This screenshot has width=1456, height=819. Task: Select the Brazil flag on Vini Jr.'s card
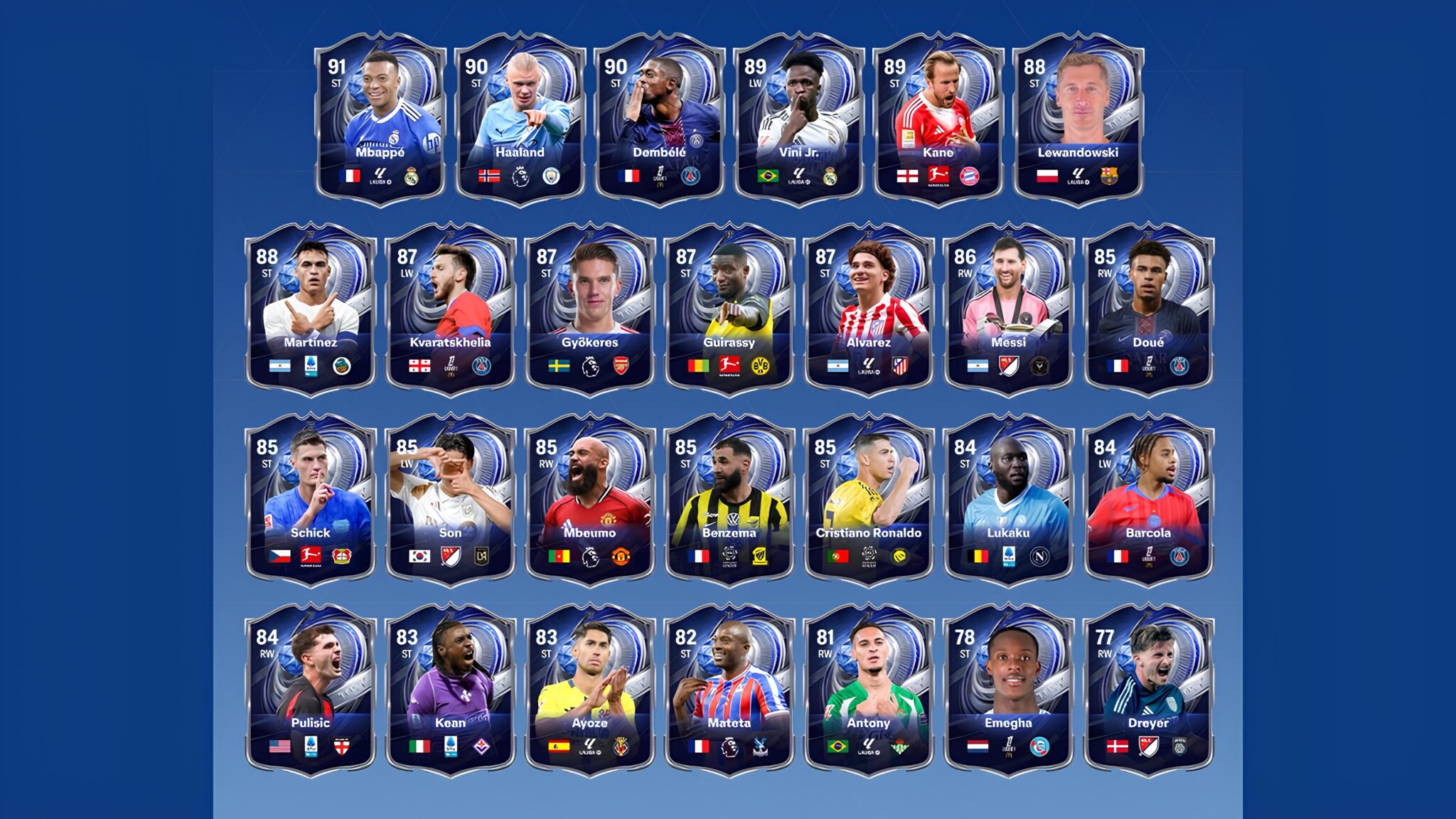point(767,175)
